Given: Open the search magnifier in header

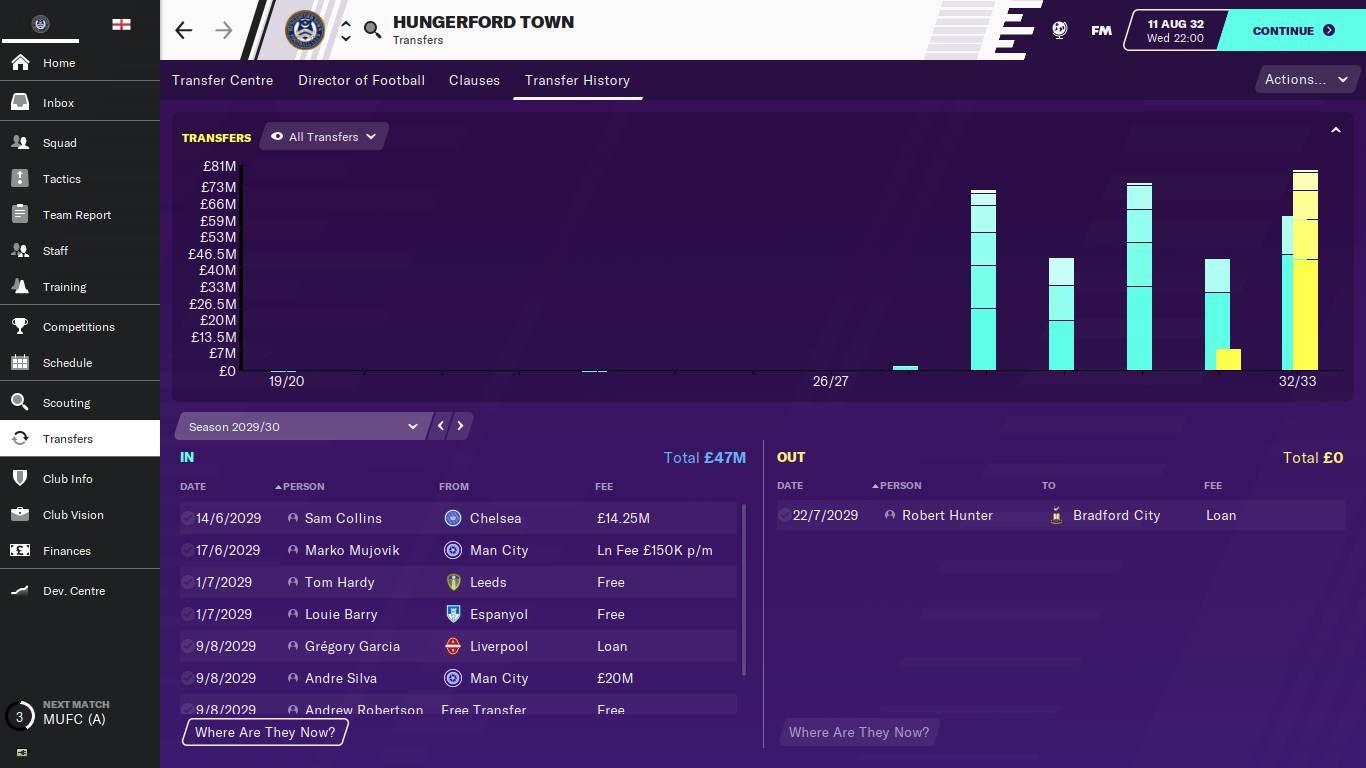Looking at the screenshot, I should pos(372,30).
